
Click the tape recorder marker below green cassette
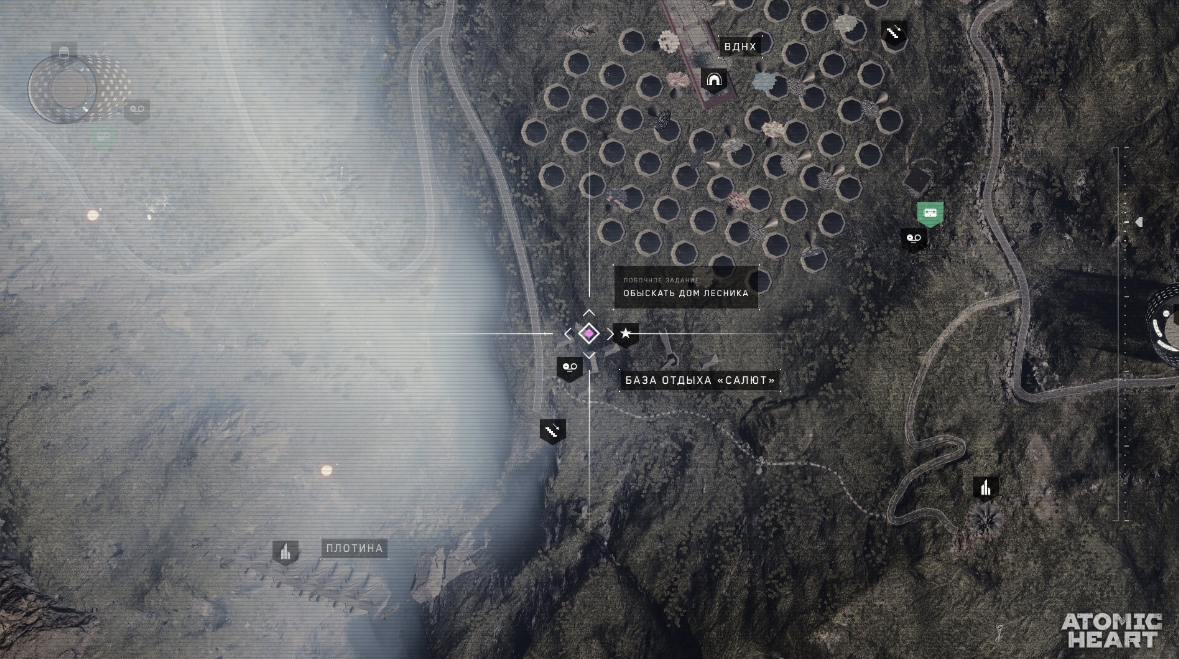[x=913, y=238]
